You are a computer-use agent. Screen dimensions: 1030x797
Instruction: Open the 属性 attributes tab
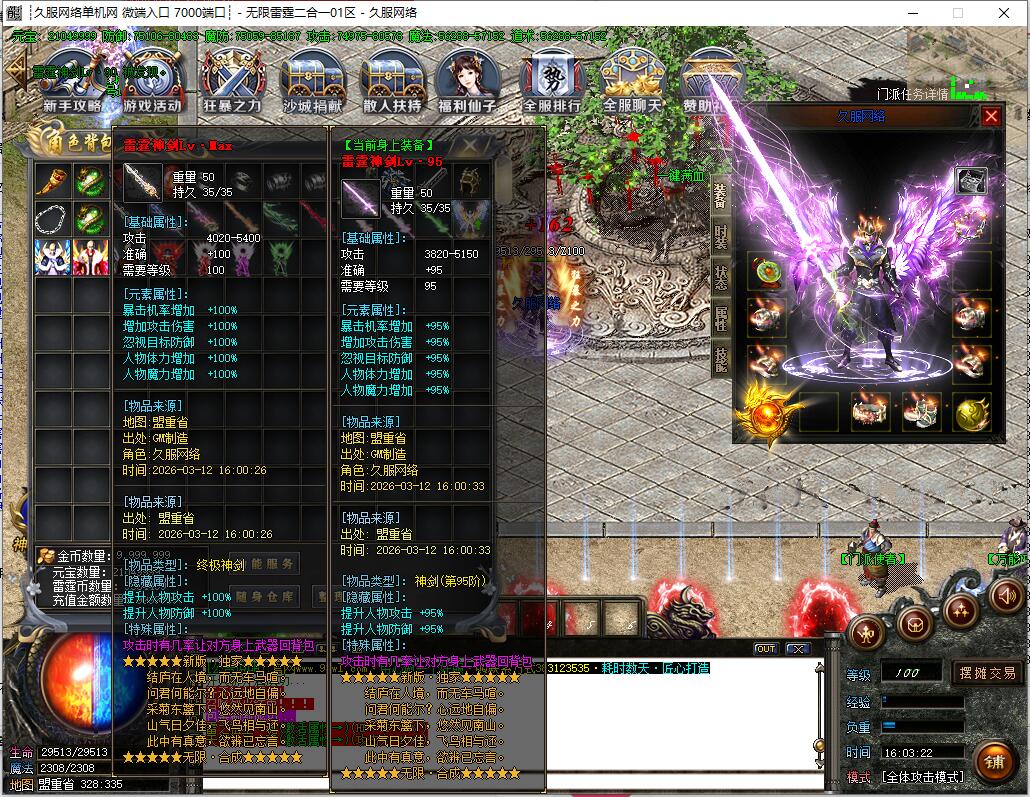click(x=721, y=318)
